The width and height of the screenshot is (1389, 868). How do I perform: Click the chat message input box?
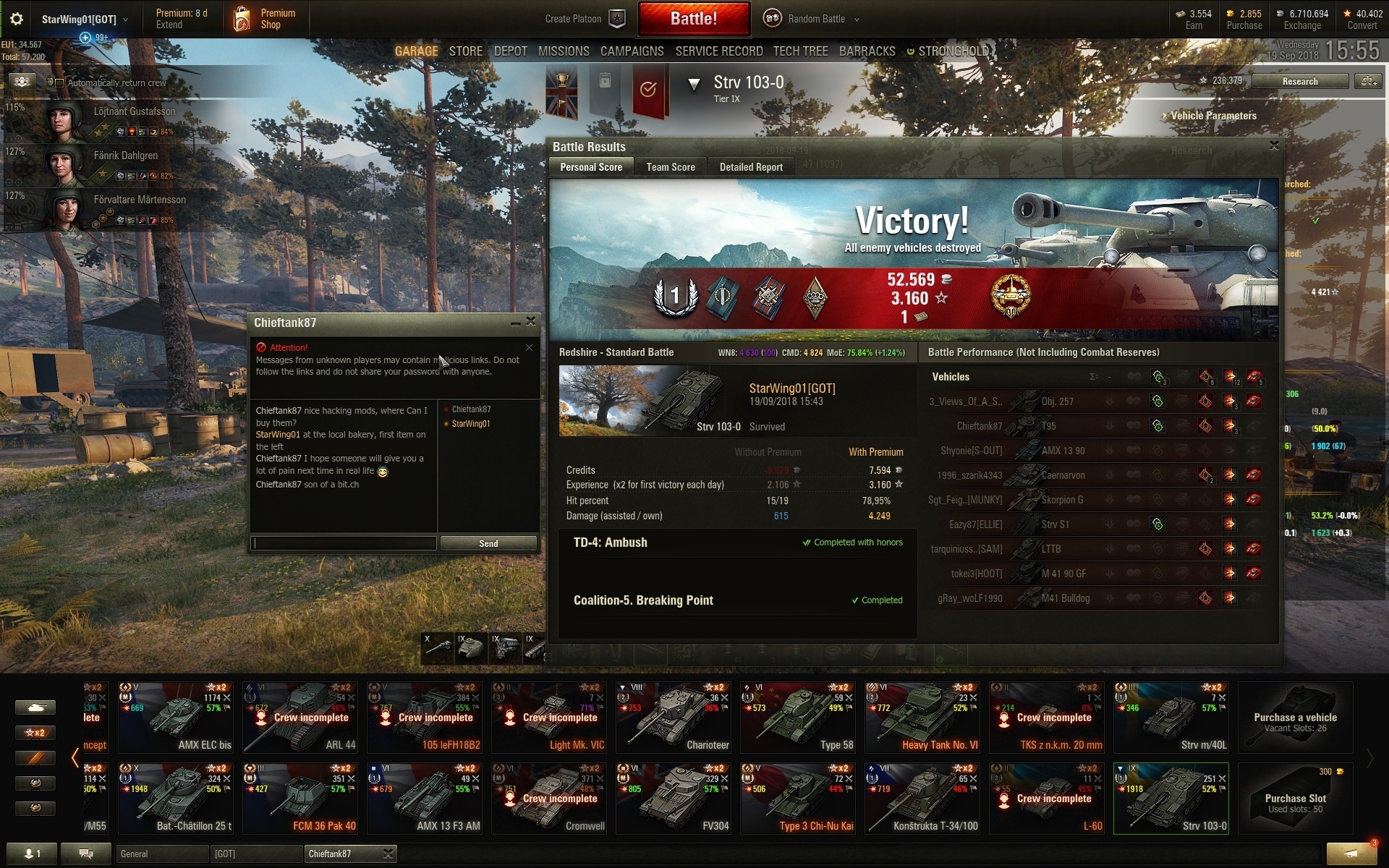pos(344,543)
